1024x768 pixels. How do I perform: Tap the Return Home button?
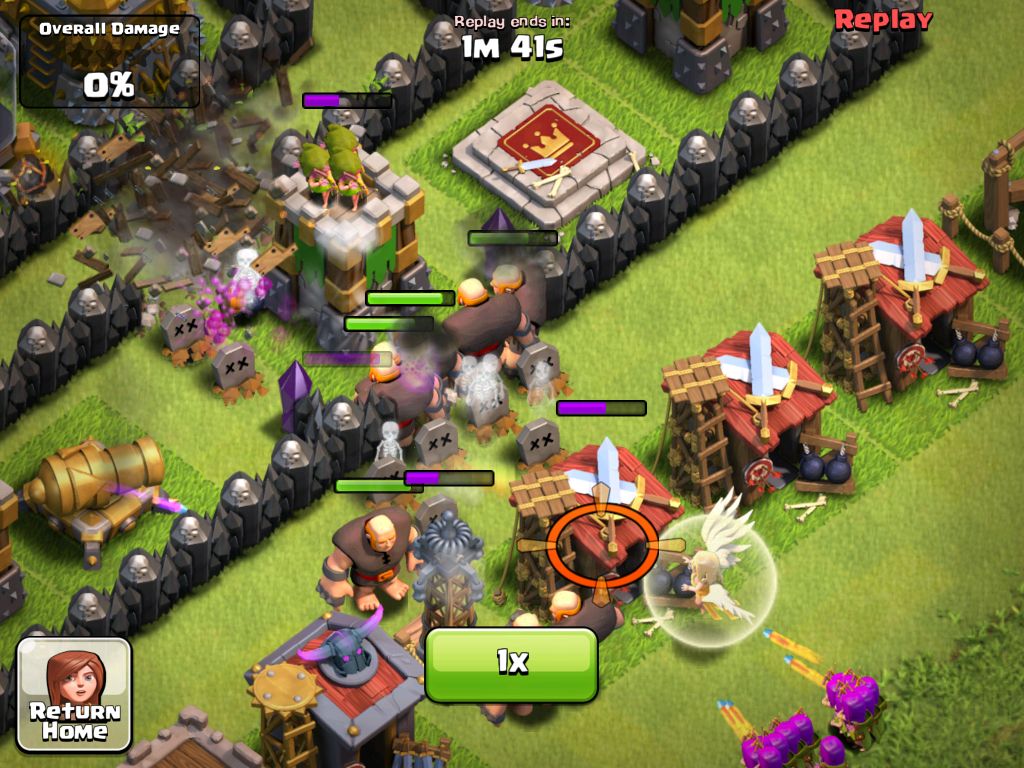click(74, 695)
